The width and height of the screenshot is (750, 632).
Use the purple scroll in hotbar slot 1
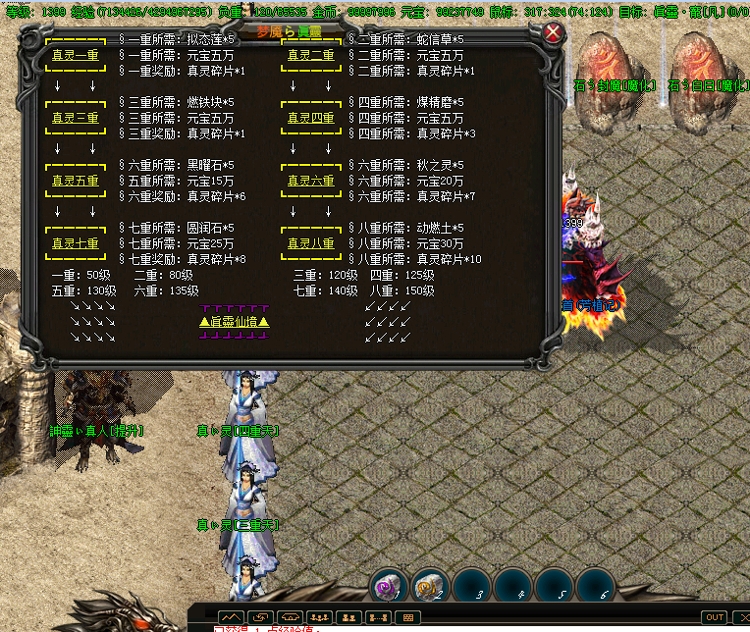[x=388, y=586]
